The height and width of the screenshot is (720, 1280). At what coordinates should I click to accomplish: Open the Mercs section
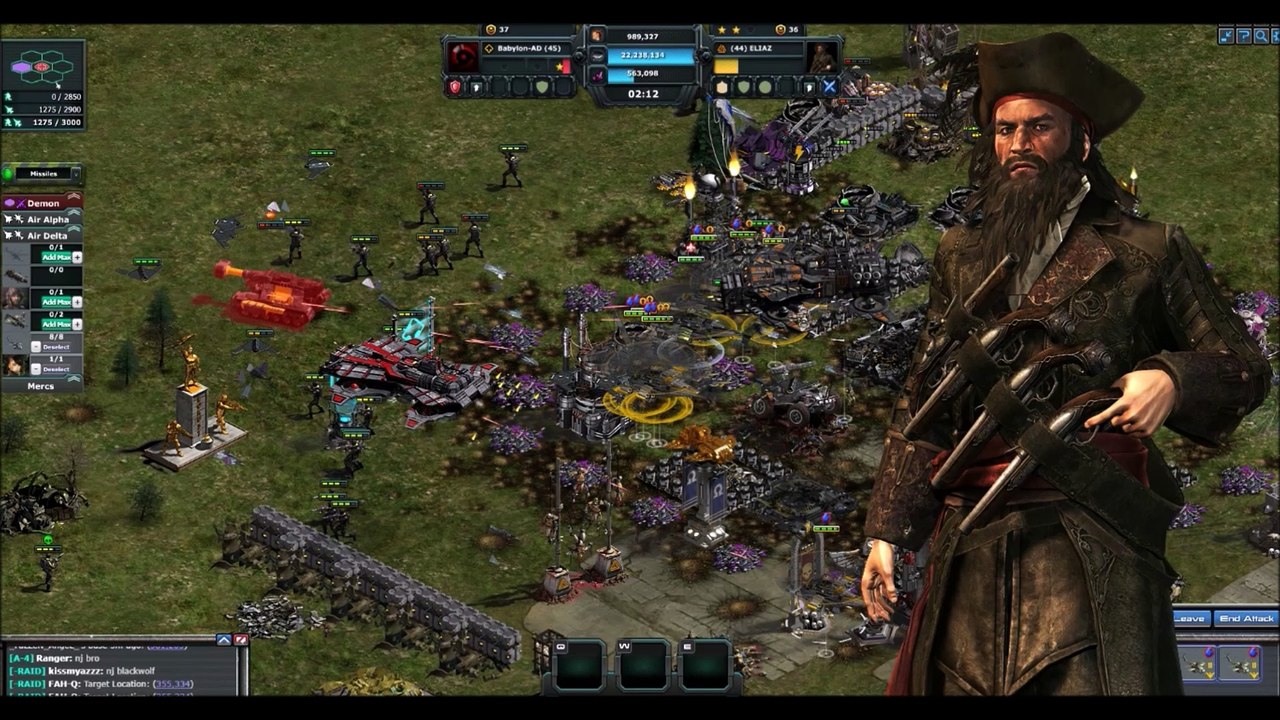[41, 386]
